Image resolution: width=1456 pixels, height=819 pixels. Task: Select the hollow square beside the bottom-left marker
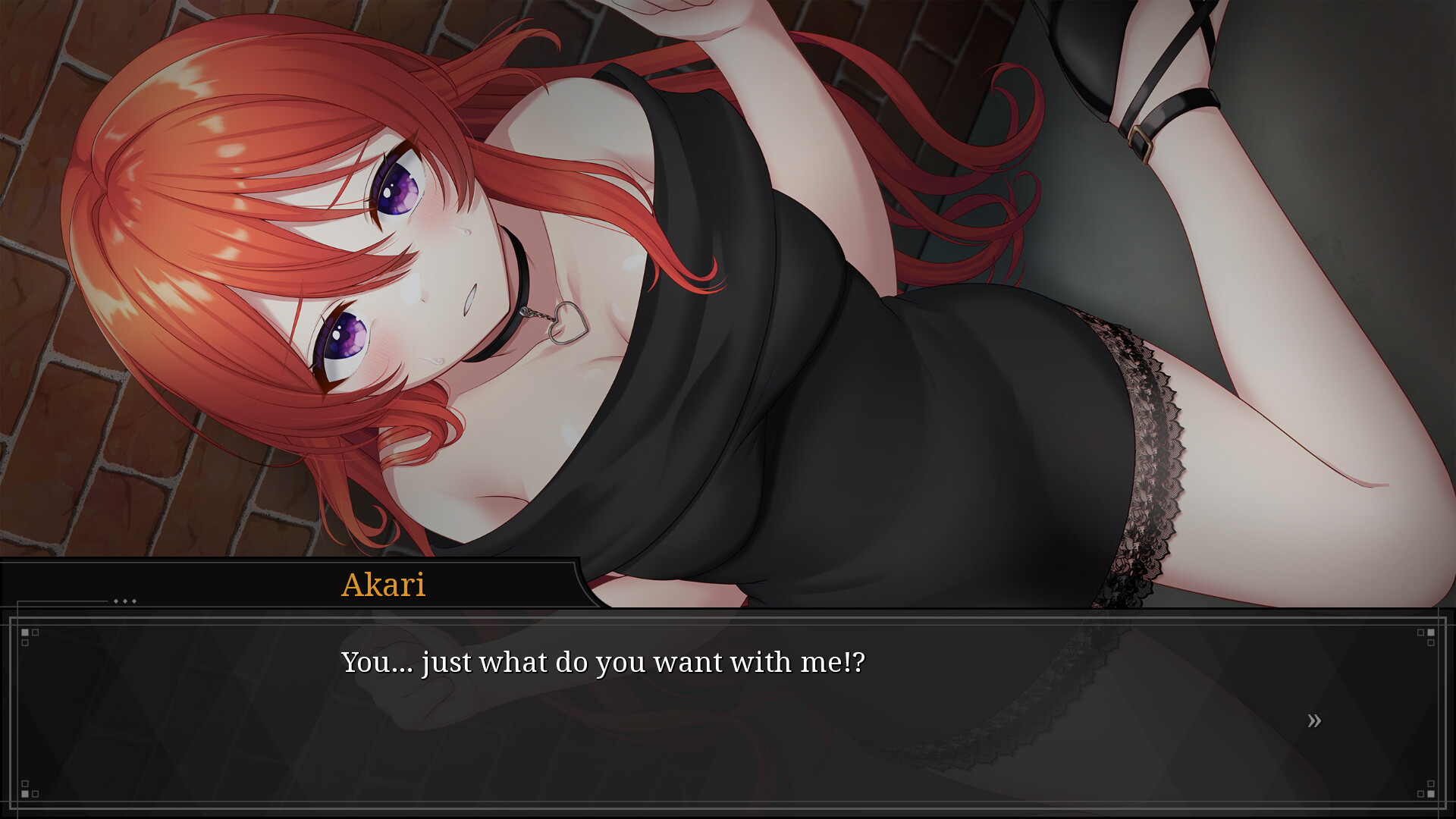(35, 794)
